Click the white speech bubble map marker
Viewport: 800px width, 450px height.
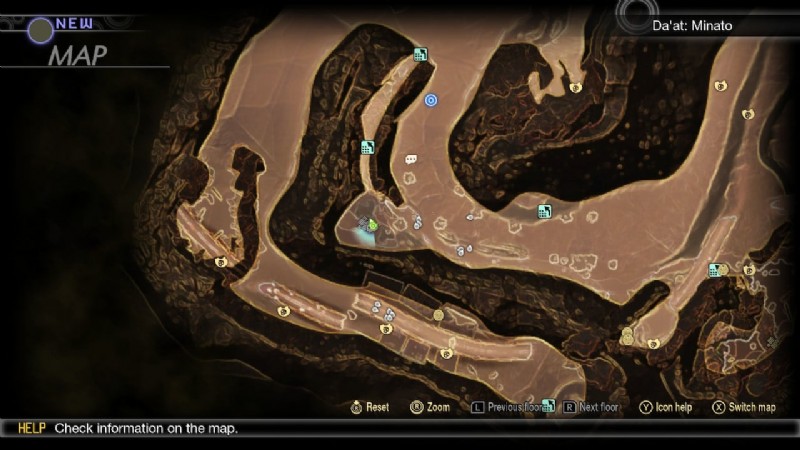pyautogui.click(x=410, y=159)
